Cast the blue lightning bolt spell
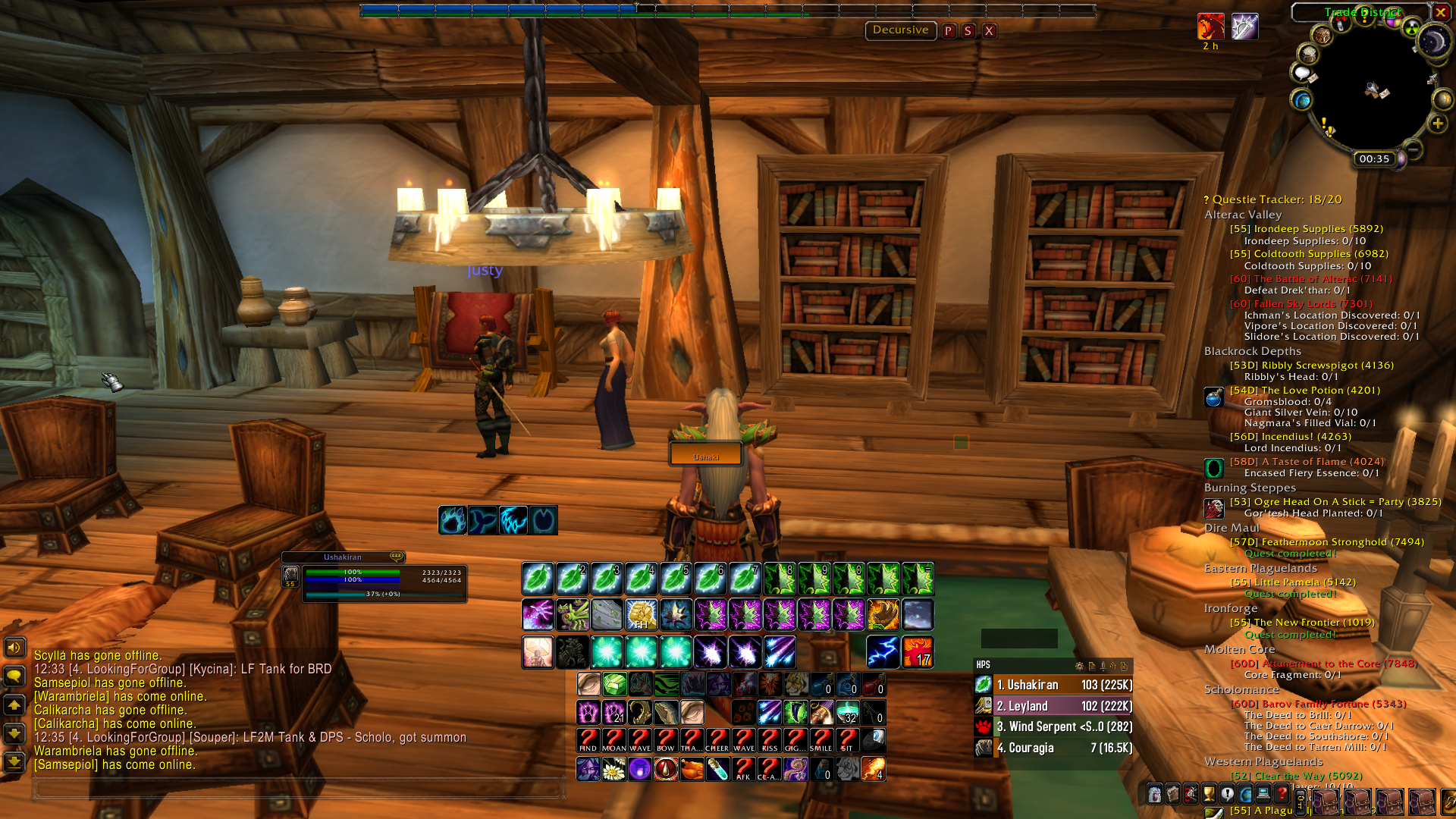The image size is (1456, 819). coord(883,651)
